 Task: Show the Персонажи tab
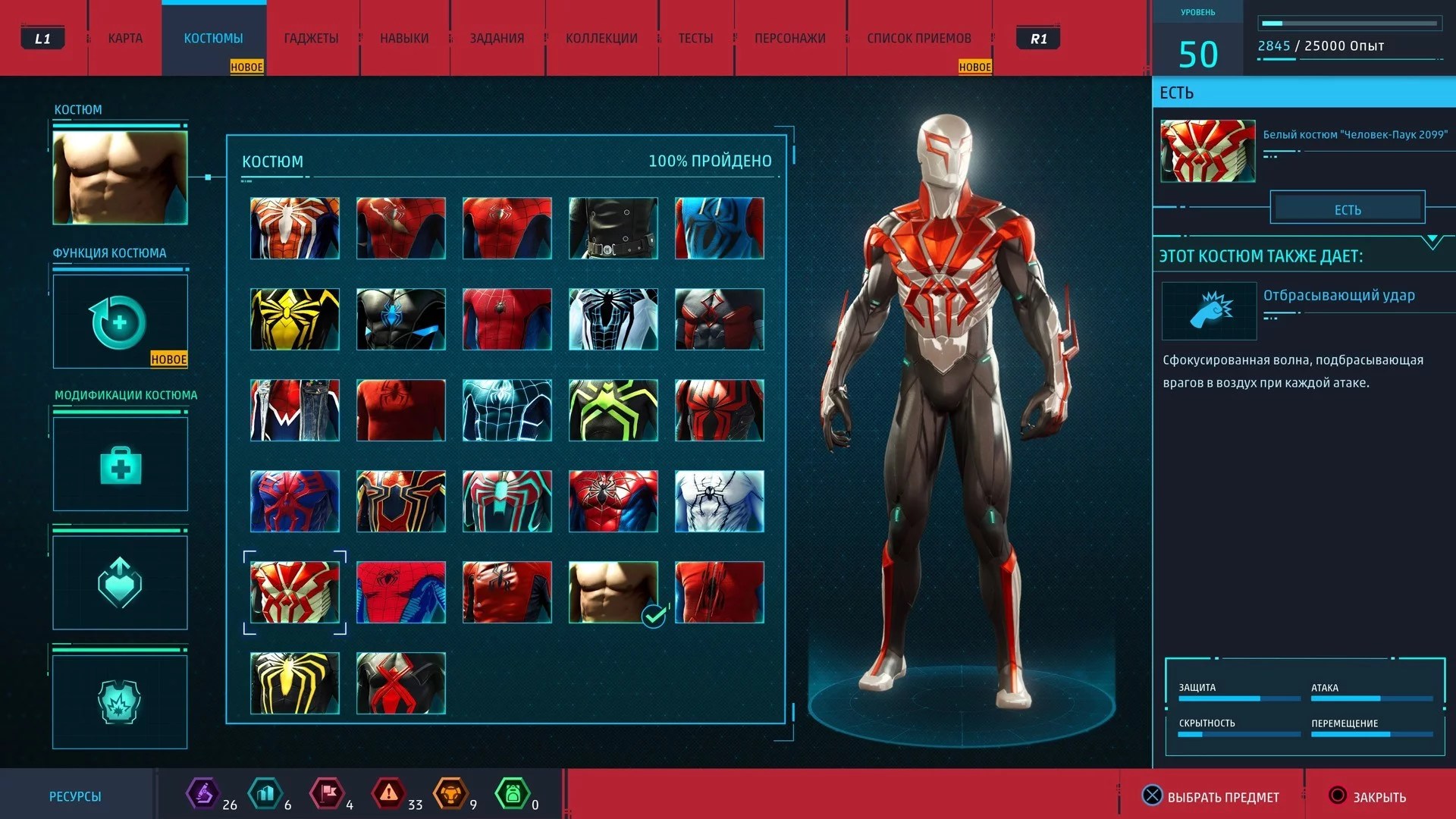click(789, 39)
